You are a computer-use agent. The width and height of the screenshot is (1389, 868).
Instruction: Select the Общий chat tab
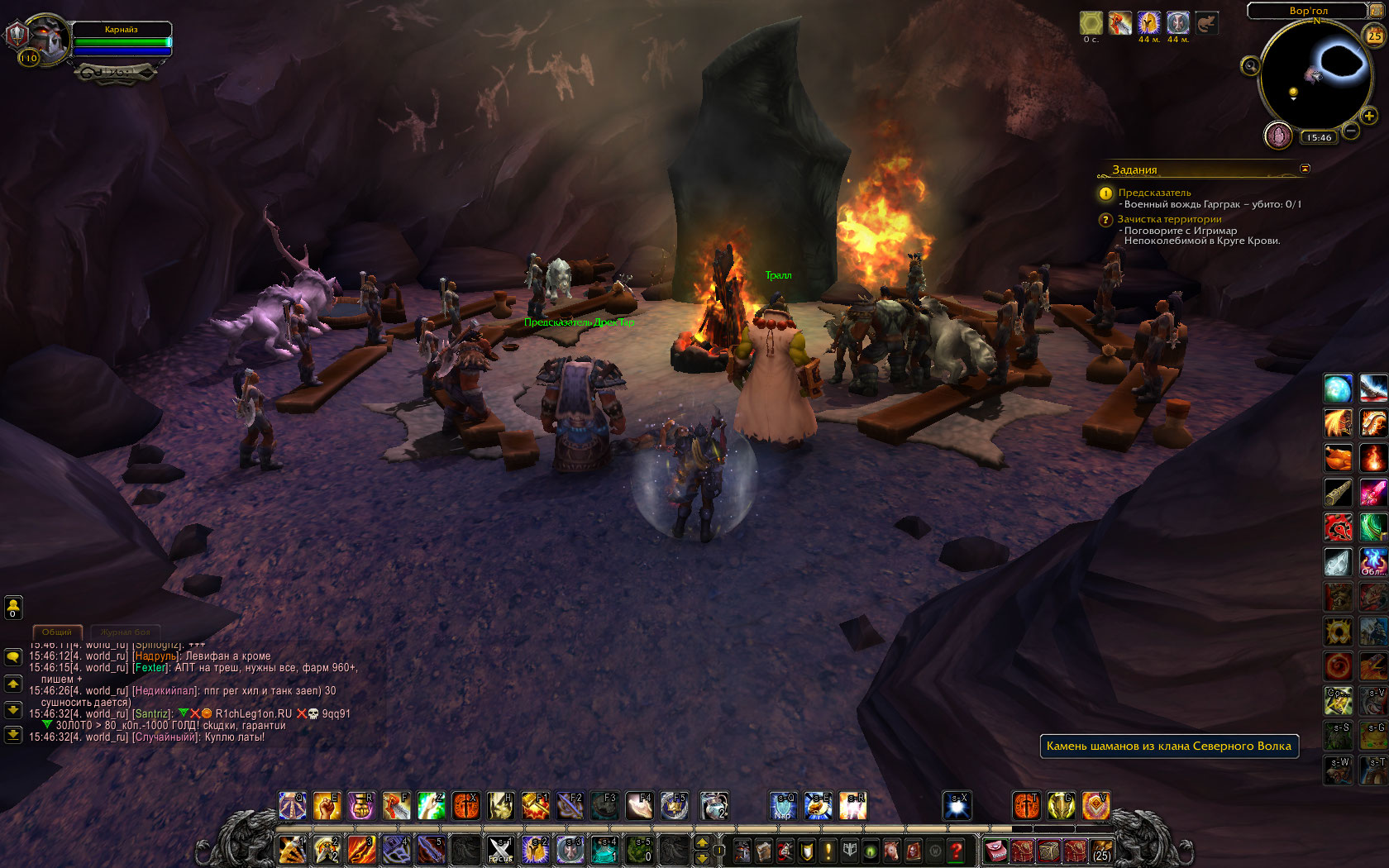[57, 632]
